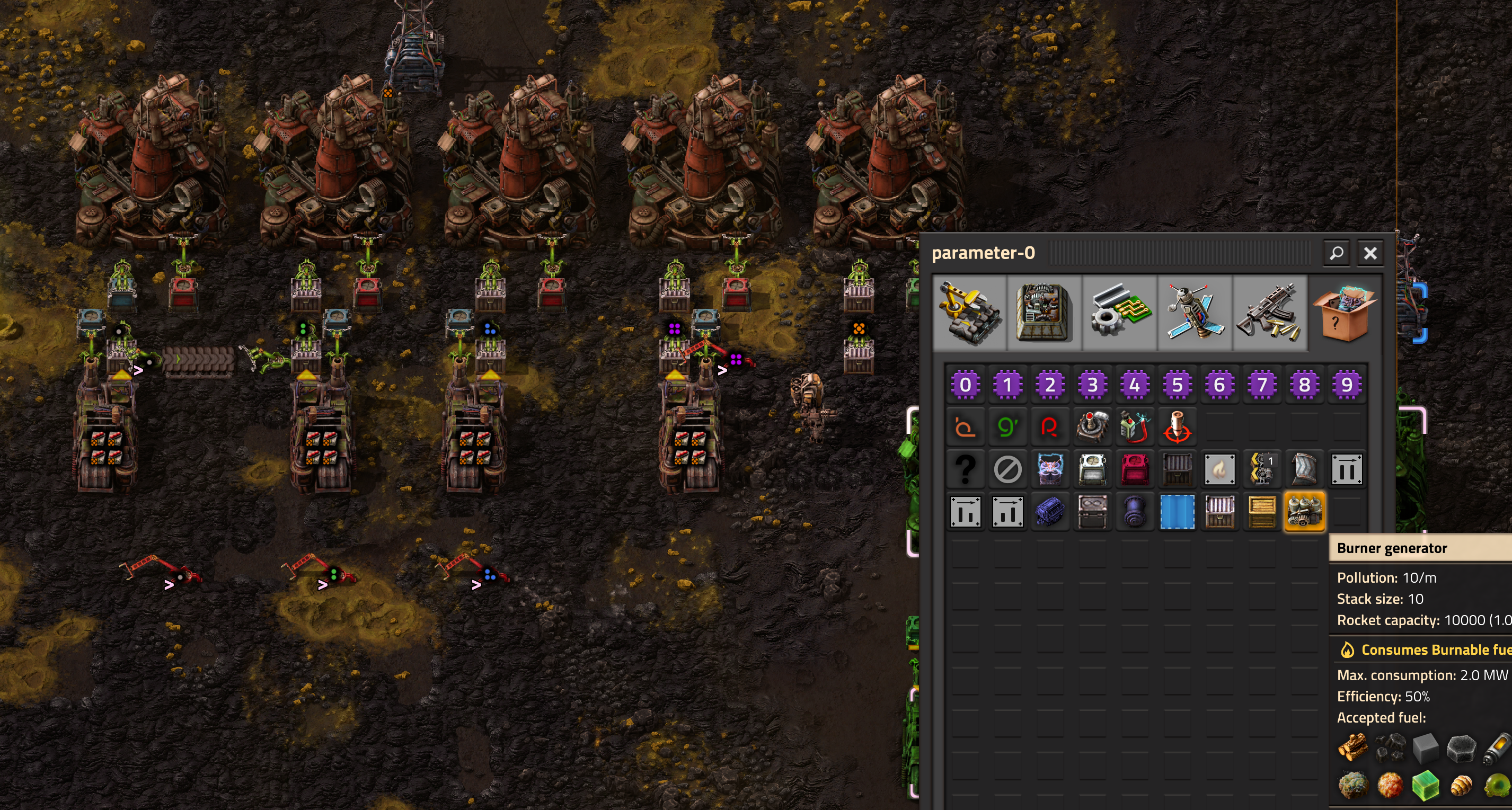Select the solid blue square tile

point(1178,511)
